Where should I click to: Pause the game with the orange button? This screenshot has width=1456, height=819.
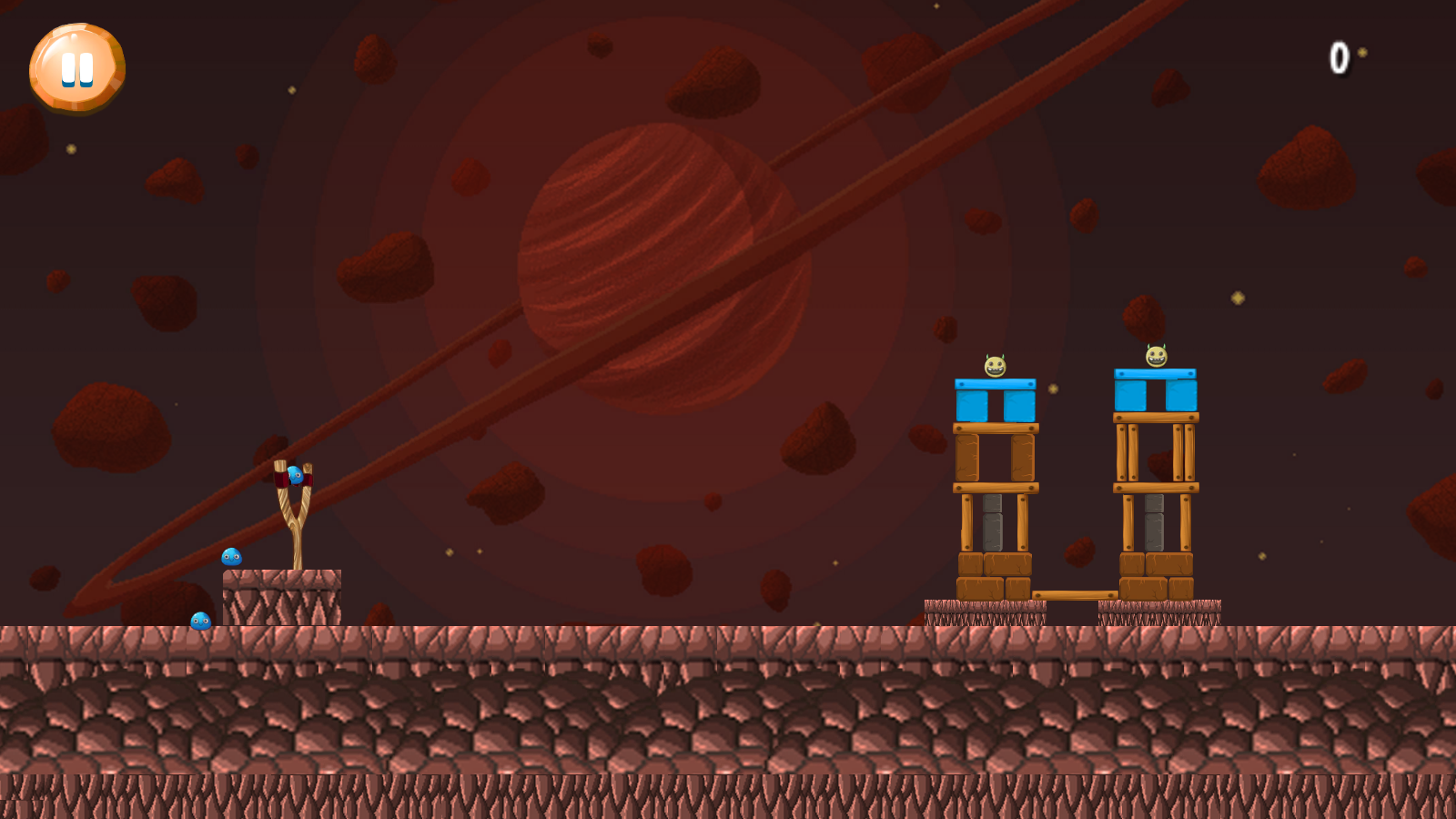coord(77,68)
